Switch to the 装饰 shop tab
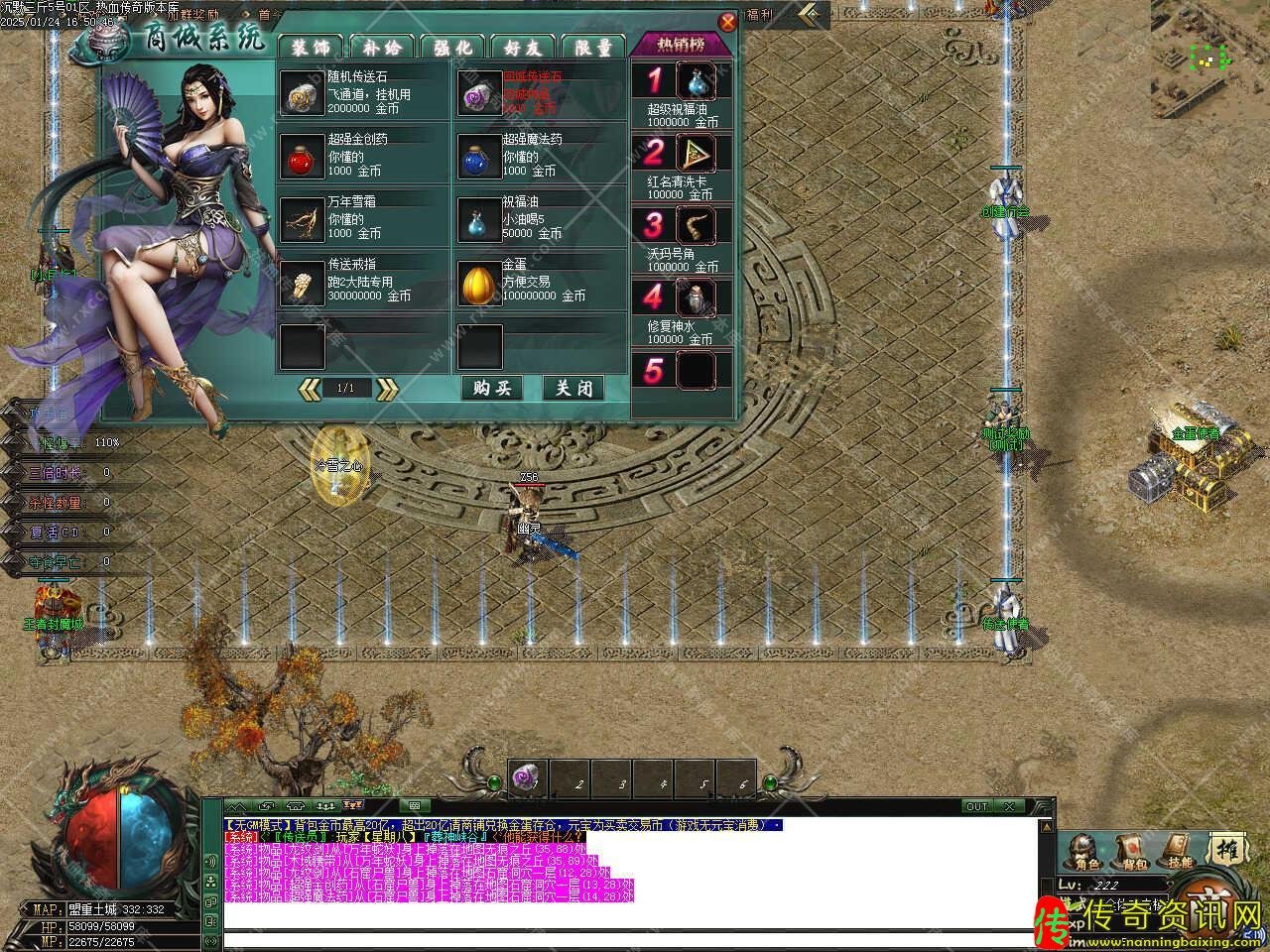Viewport: 1270px width, 952px height. pos(310,47)
